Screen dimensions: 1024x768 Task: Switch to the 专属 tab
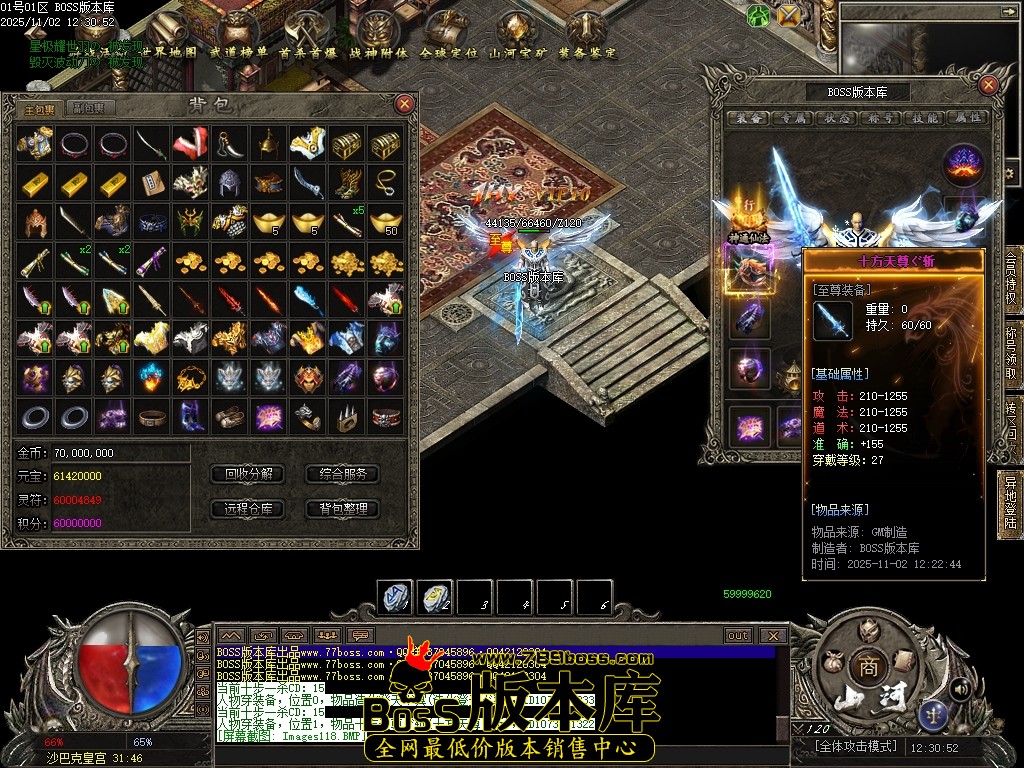pyautogui.click(x=795, y=118)
